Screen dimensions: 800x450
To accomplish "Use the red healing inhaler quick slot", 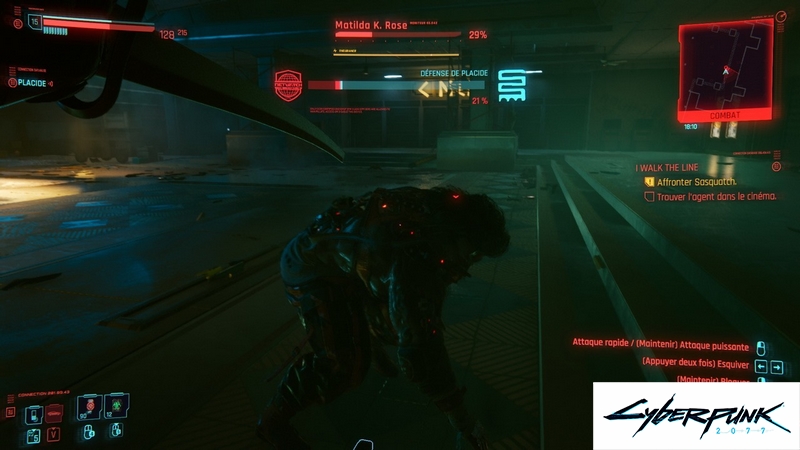I will [90, 408].
